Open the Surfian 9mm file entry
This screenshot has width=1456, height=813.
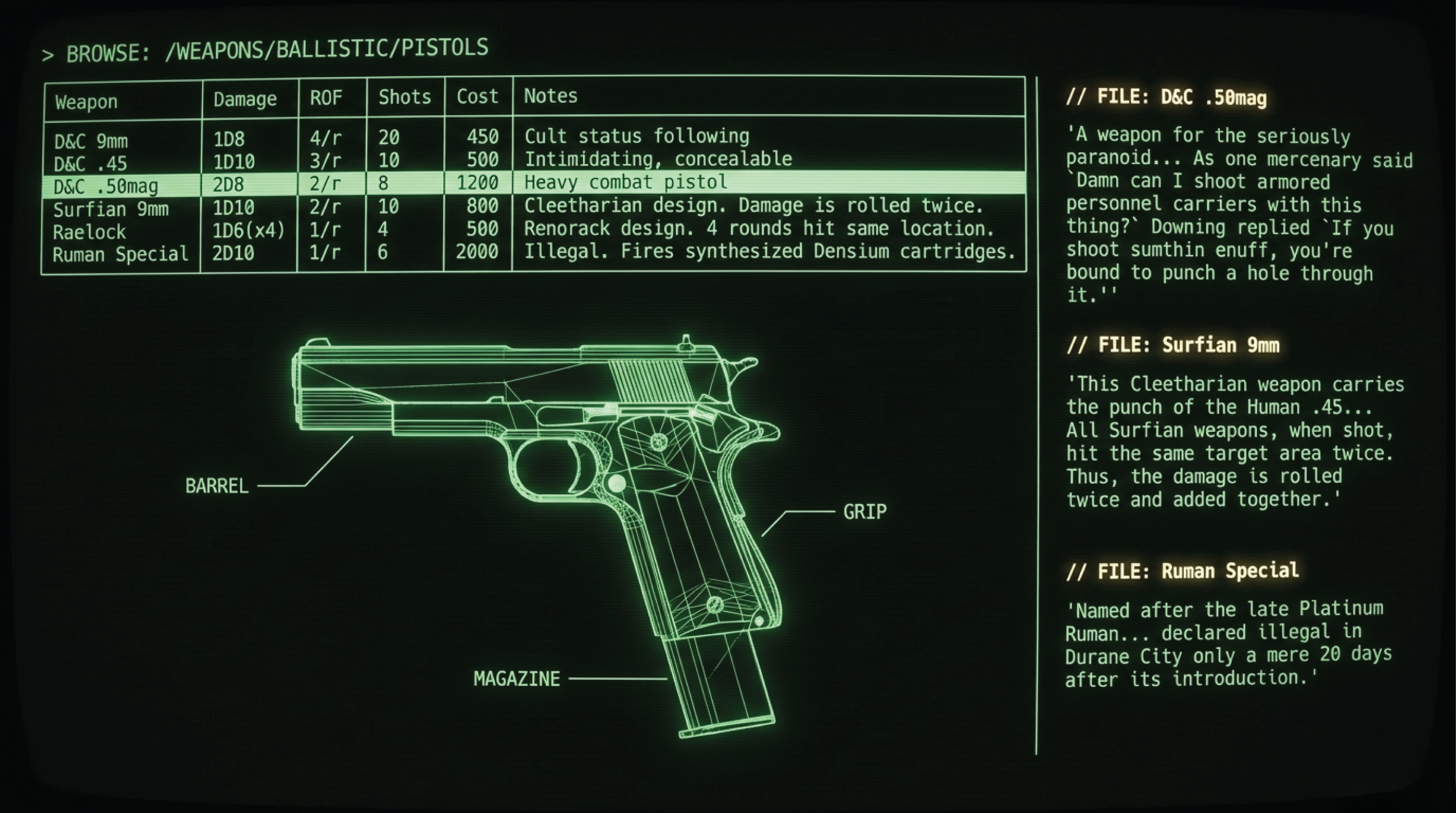(1172, 345)
